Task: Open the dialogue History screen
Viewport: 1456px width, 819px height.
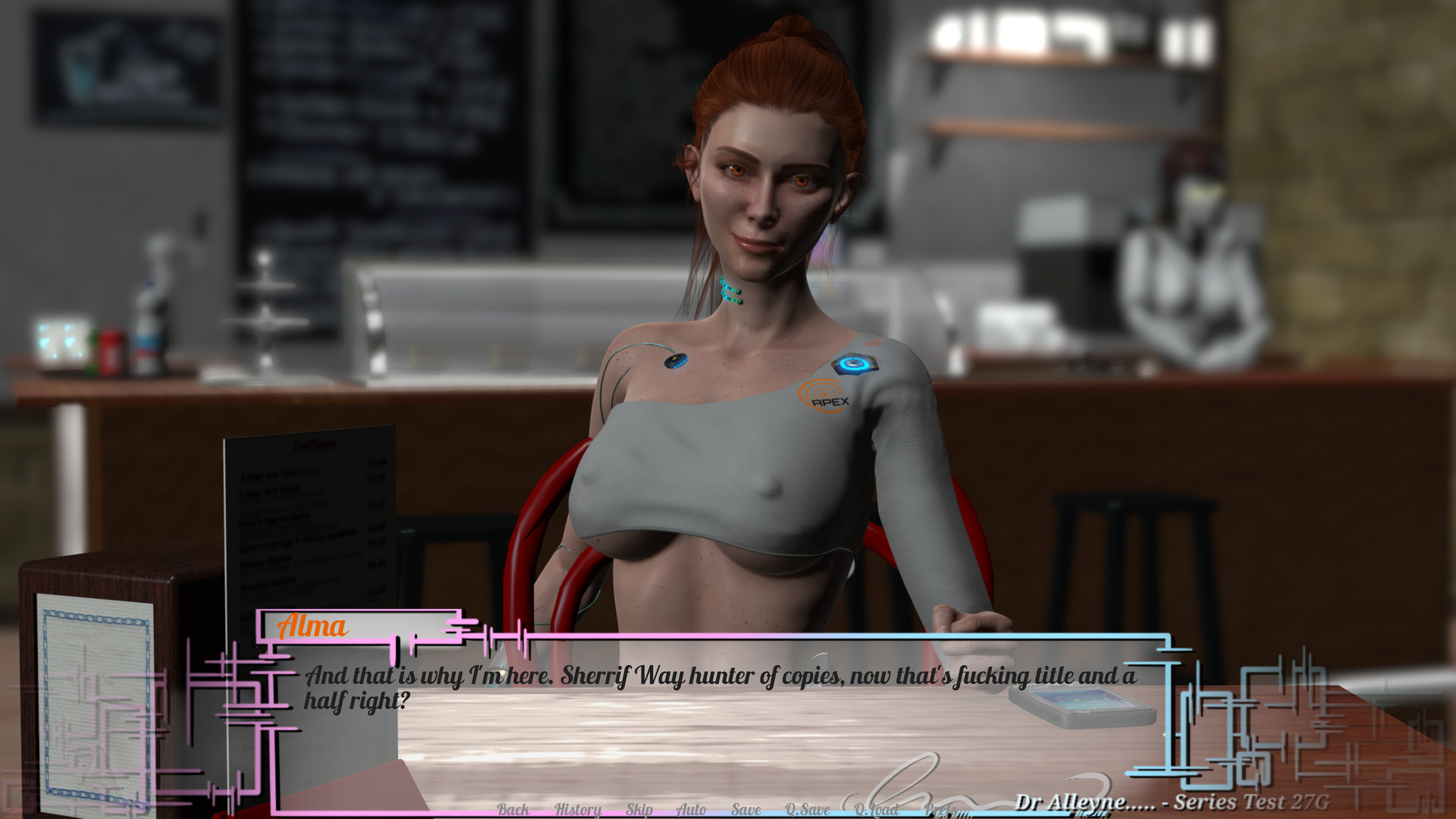Action: point(579,809)
